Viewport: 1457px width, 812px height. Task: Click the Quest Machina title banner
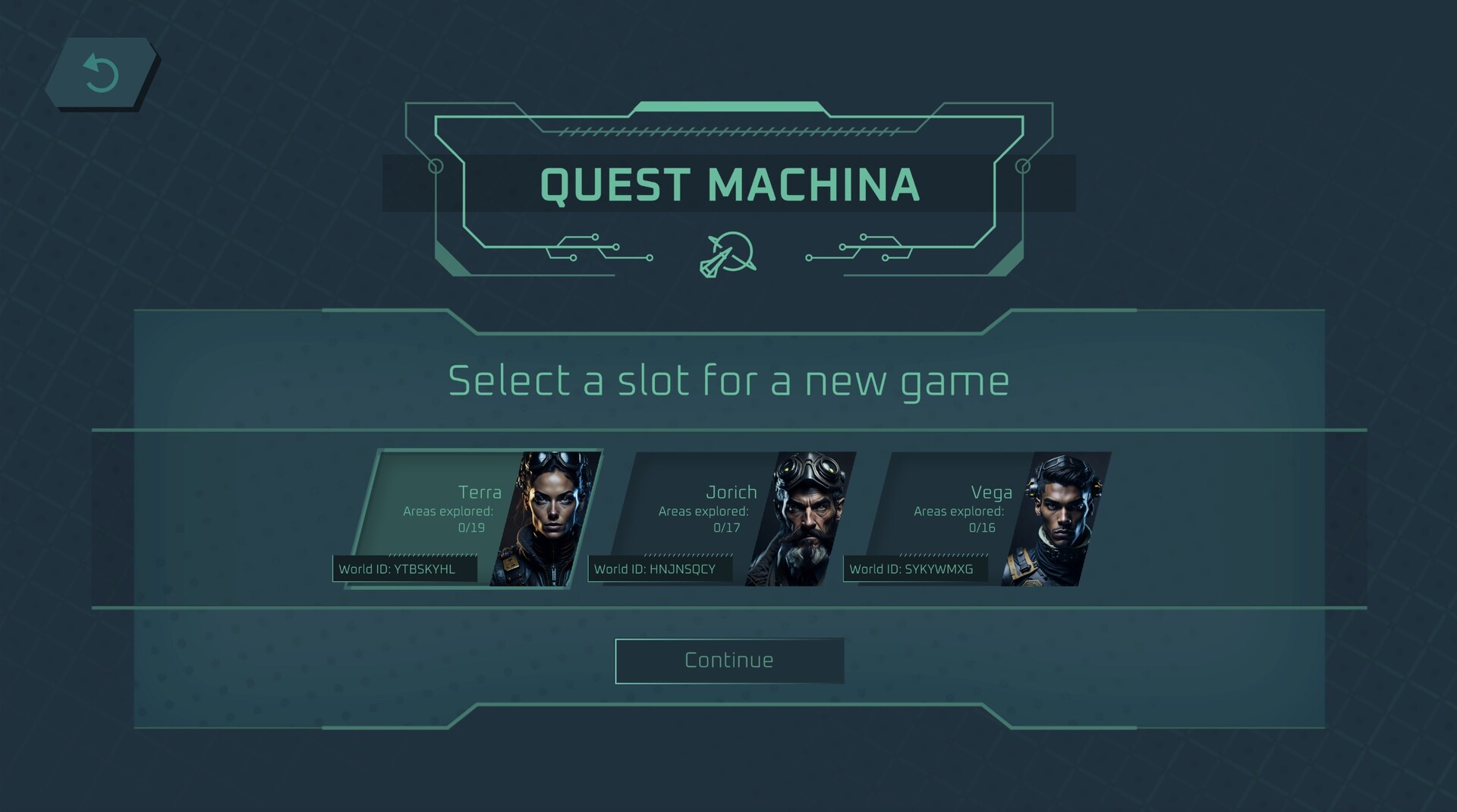pos(727,184)
